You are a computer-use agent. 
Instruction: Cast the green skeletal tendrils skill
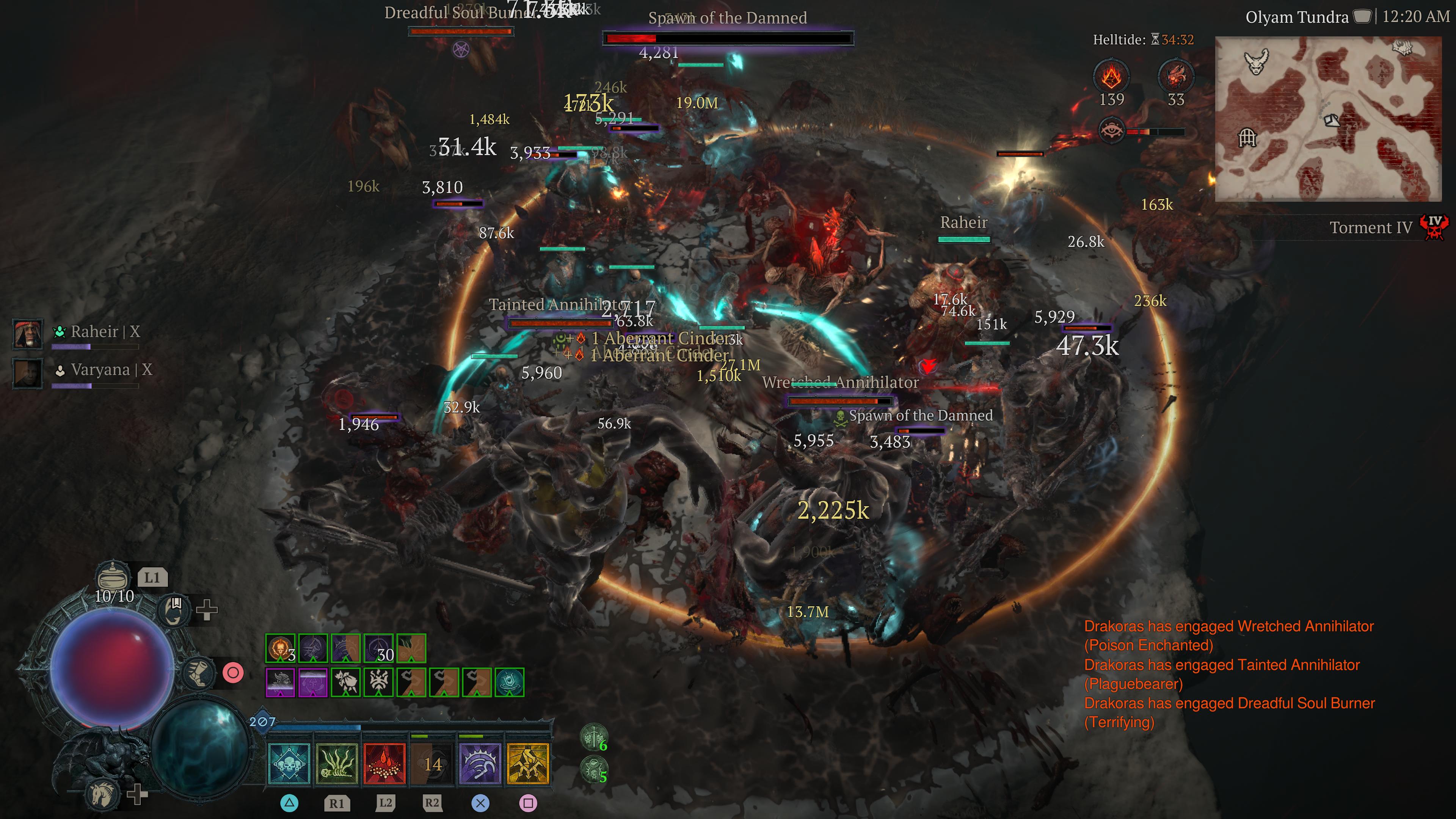tap(337, 764)
